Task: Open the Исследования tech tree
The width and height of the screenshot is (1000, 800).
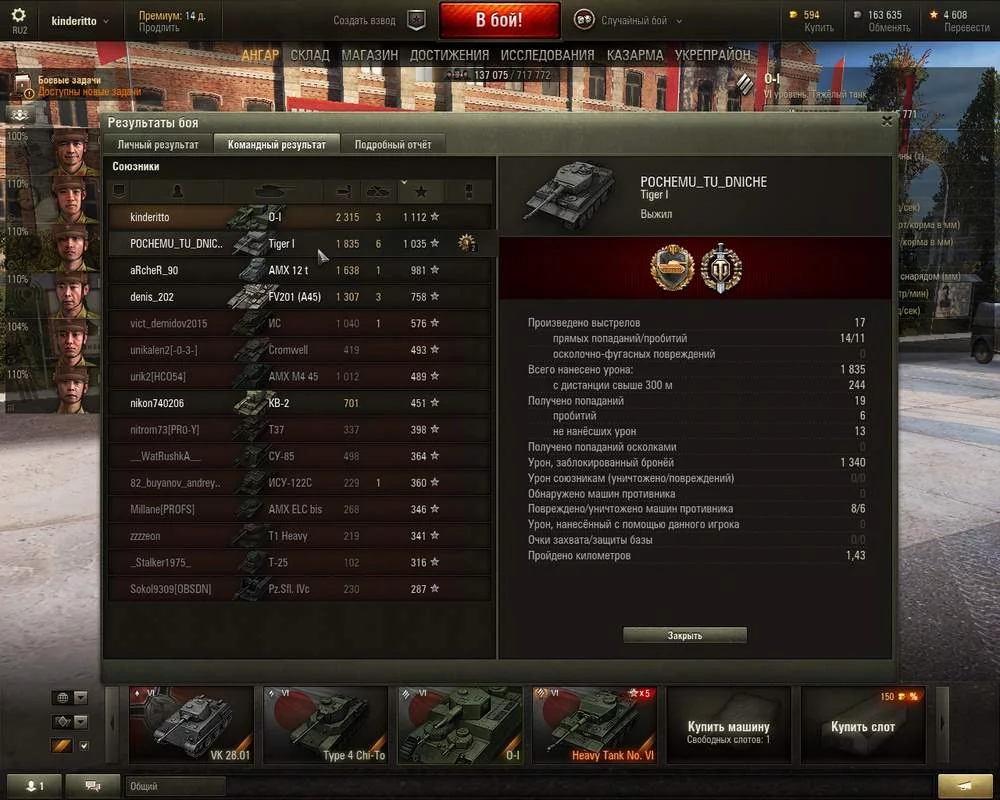Action: click(547, 55)
